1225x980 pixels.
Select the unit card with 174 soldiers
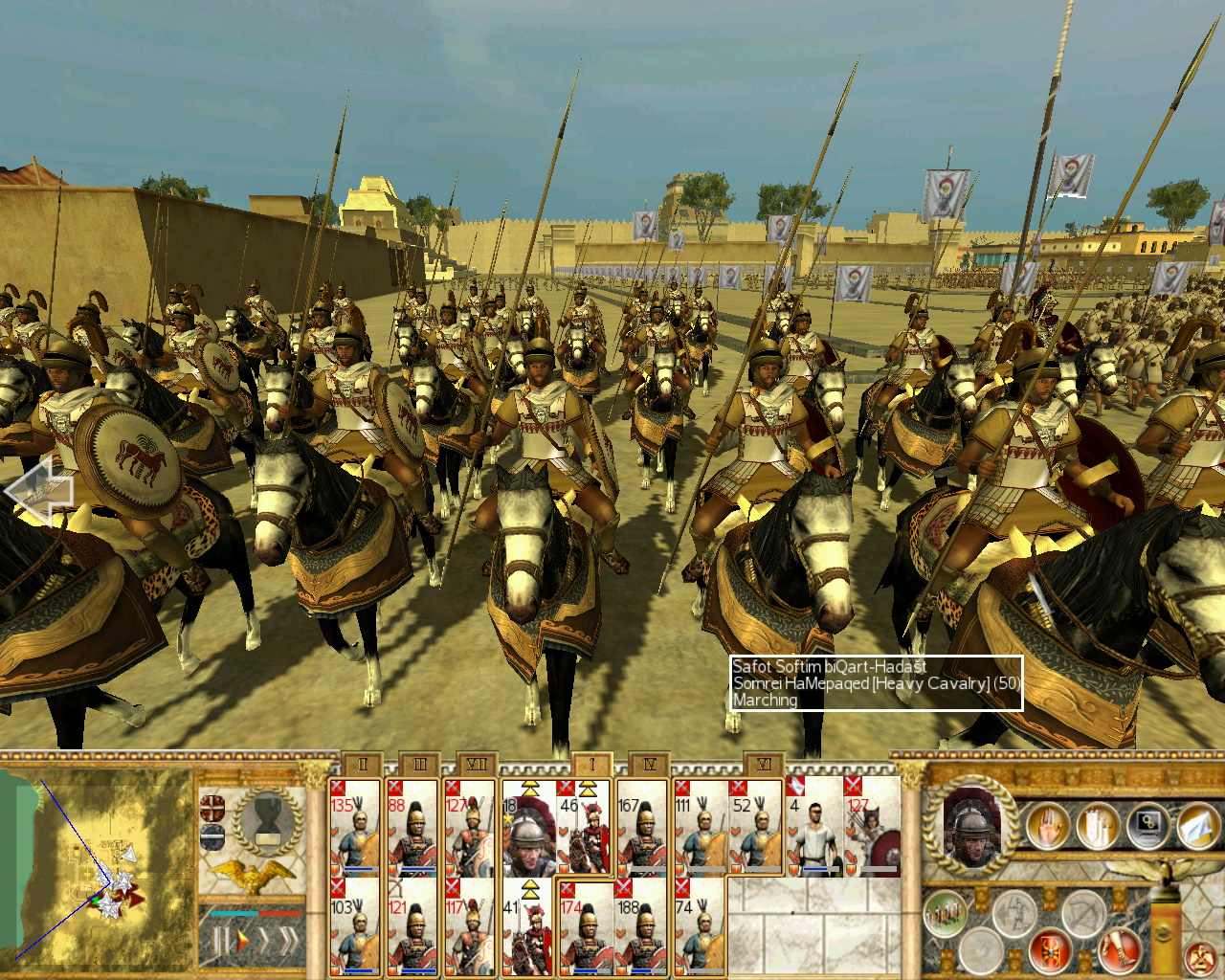click(585, 928)
